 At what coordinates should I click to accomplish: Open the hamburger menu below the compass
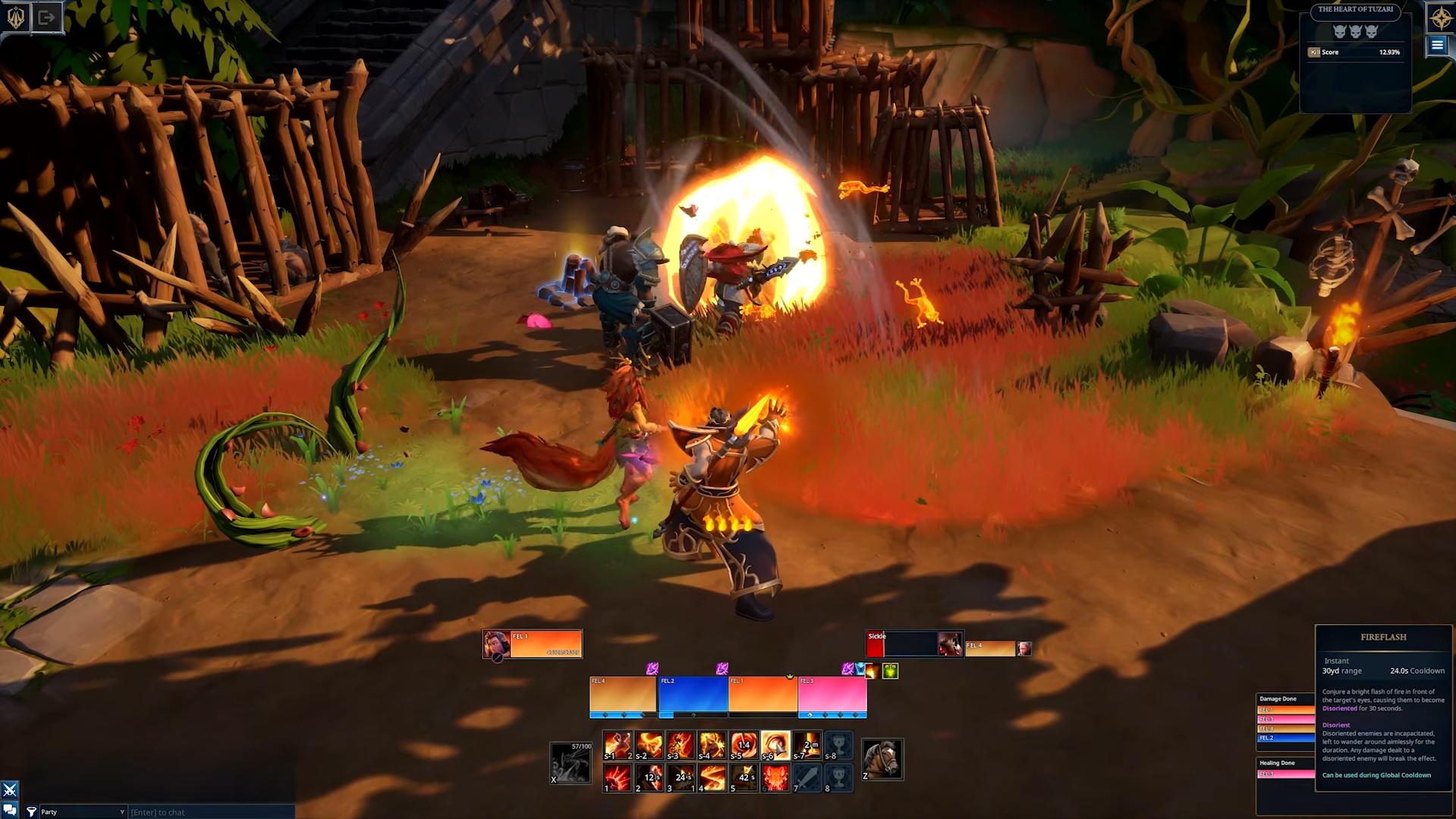point(1436,45)
